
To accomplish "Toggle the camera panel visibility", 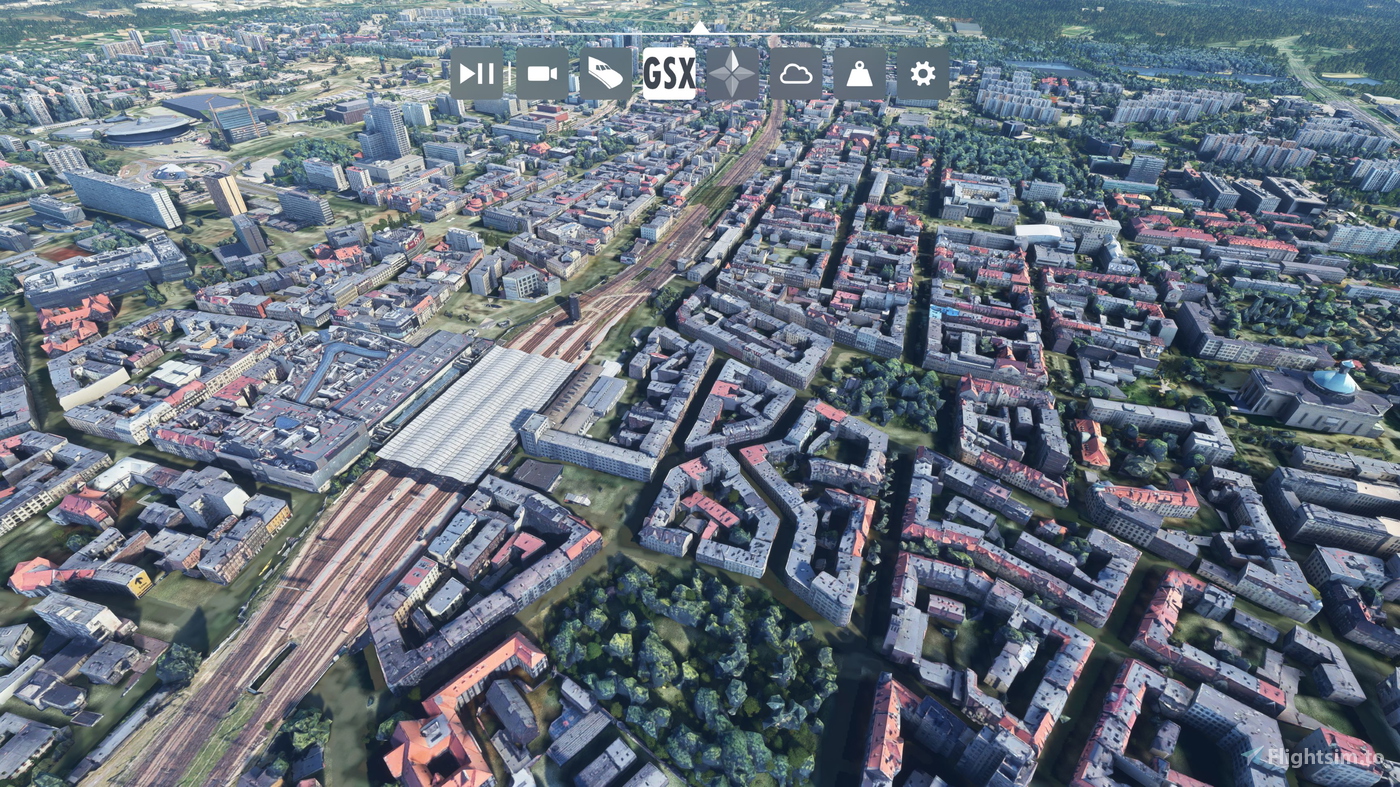I will tap(543, 72).
